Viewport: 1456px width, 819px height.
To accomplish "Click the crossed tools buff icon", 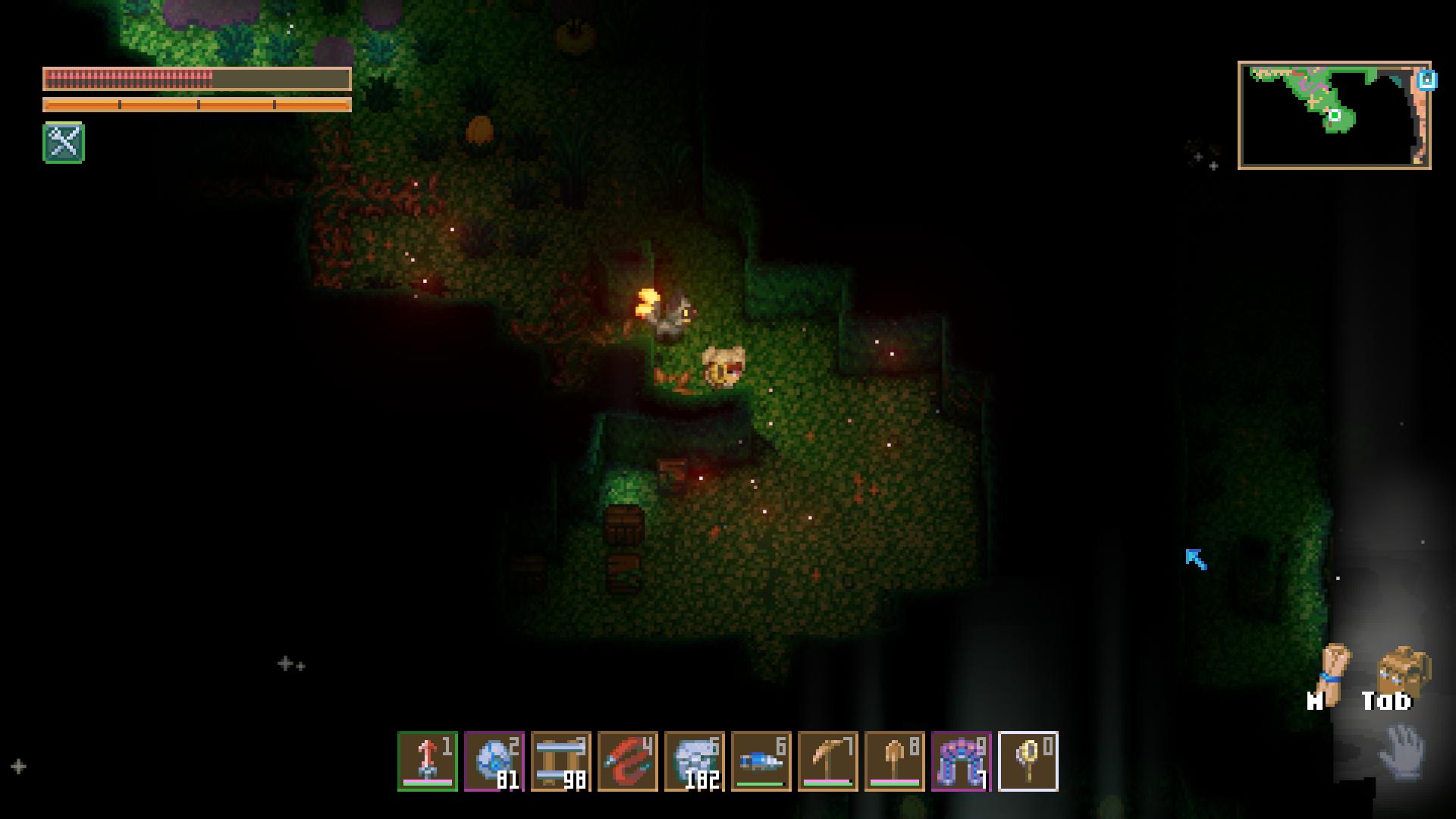I will [64, 142].
